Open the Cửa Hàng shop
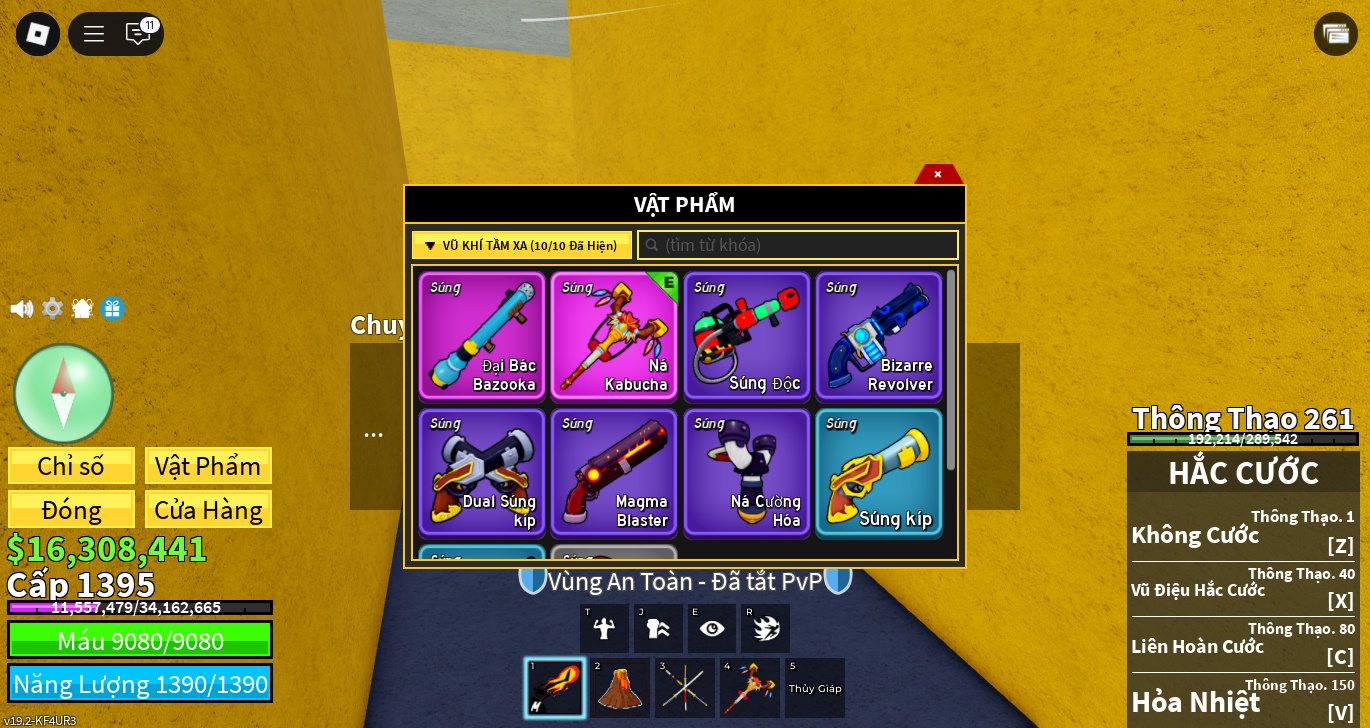1370x728 pixels. tap(208, 510)
